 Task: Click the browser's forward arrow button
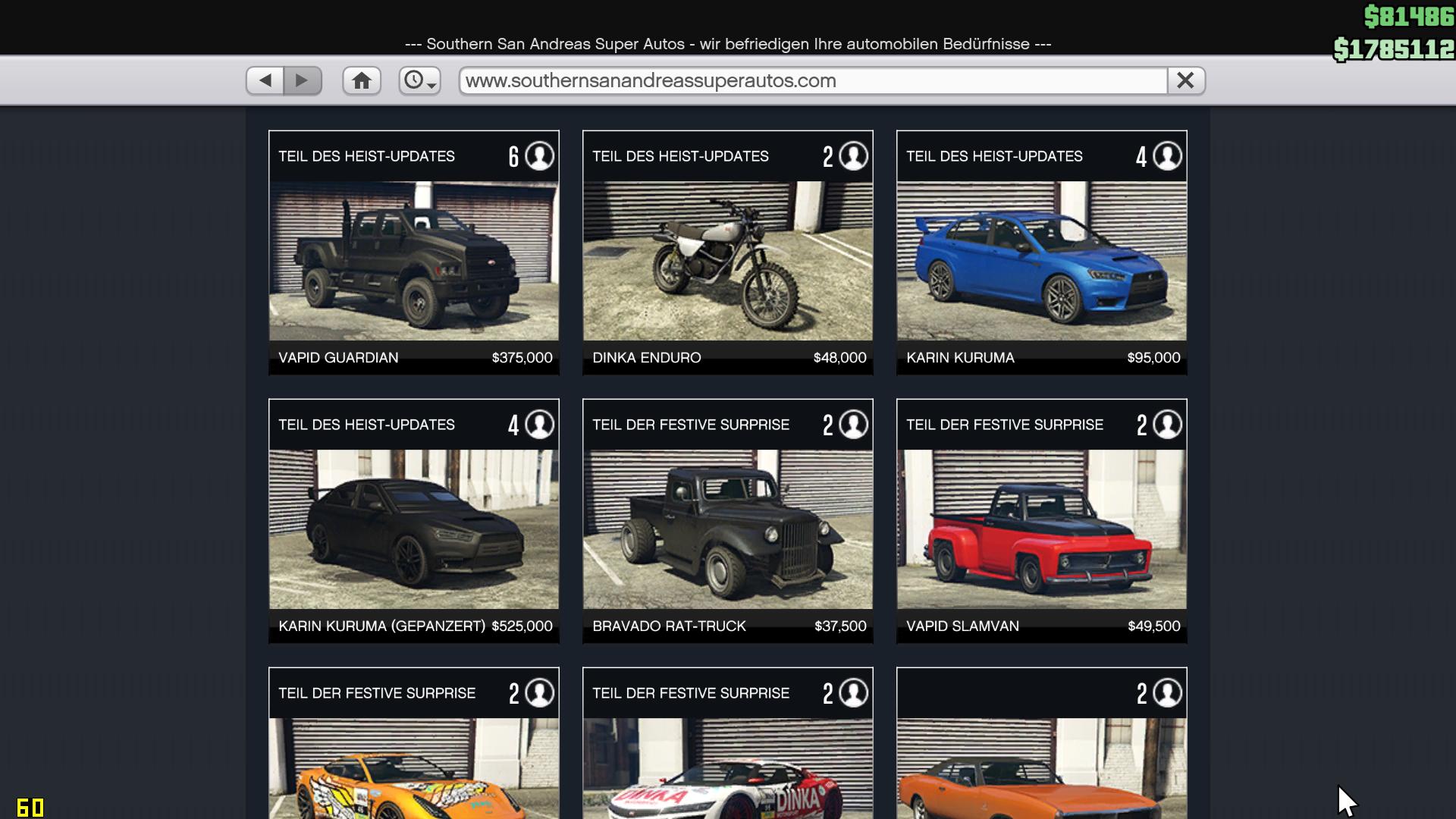pyautogui.click(x=303, y=80)
